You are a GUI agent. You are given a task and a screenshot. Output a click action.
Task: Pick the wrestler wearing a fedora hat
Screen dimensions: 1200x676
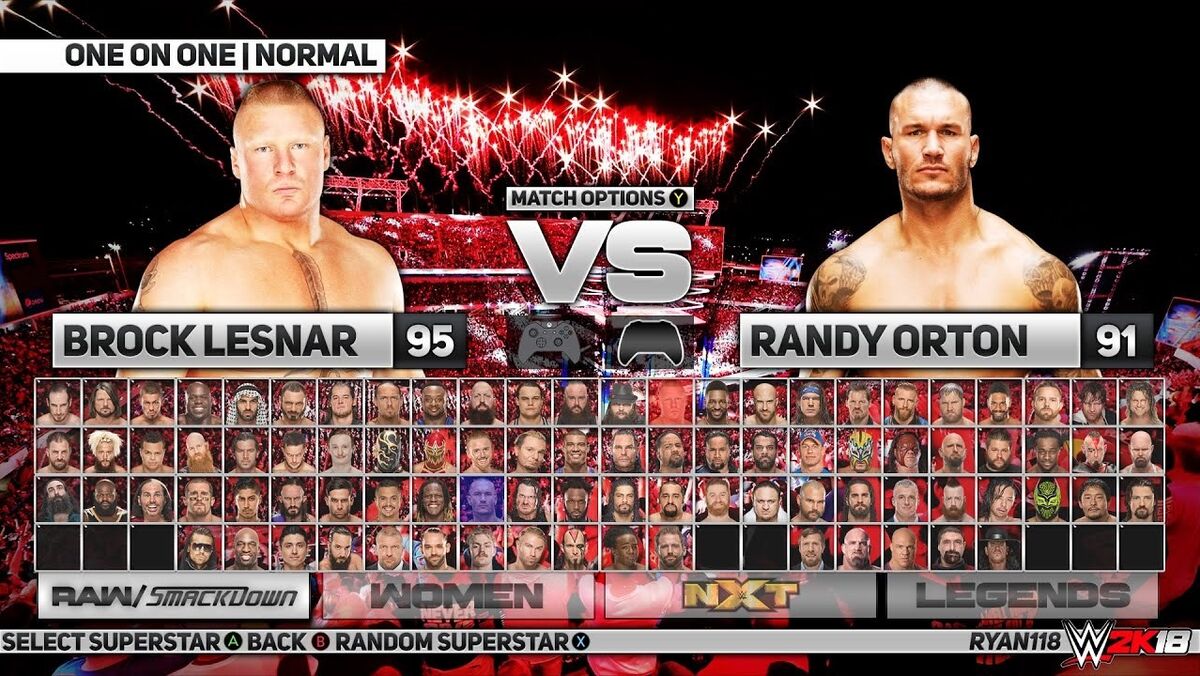(622, 402)
